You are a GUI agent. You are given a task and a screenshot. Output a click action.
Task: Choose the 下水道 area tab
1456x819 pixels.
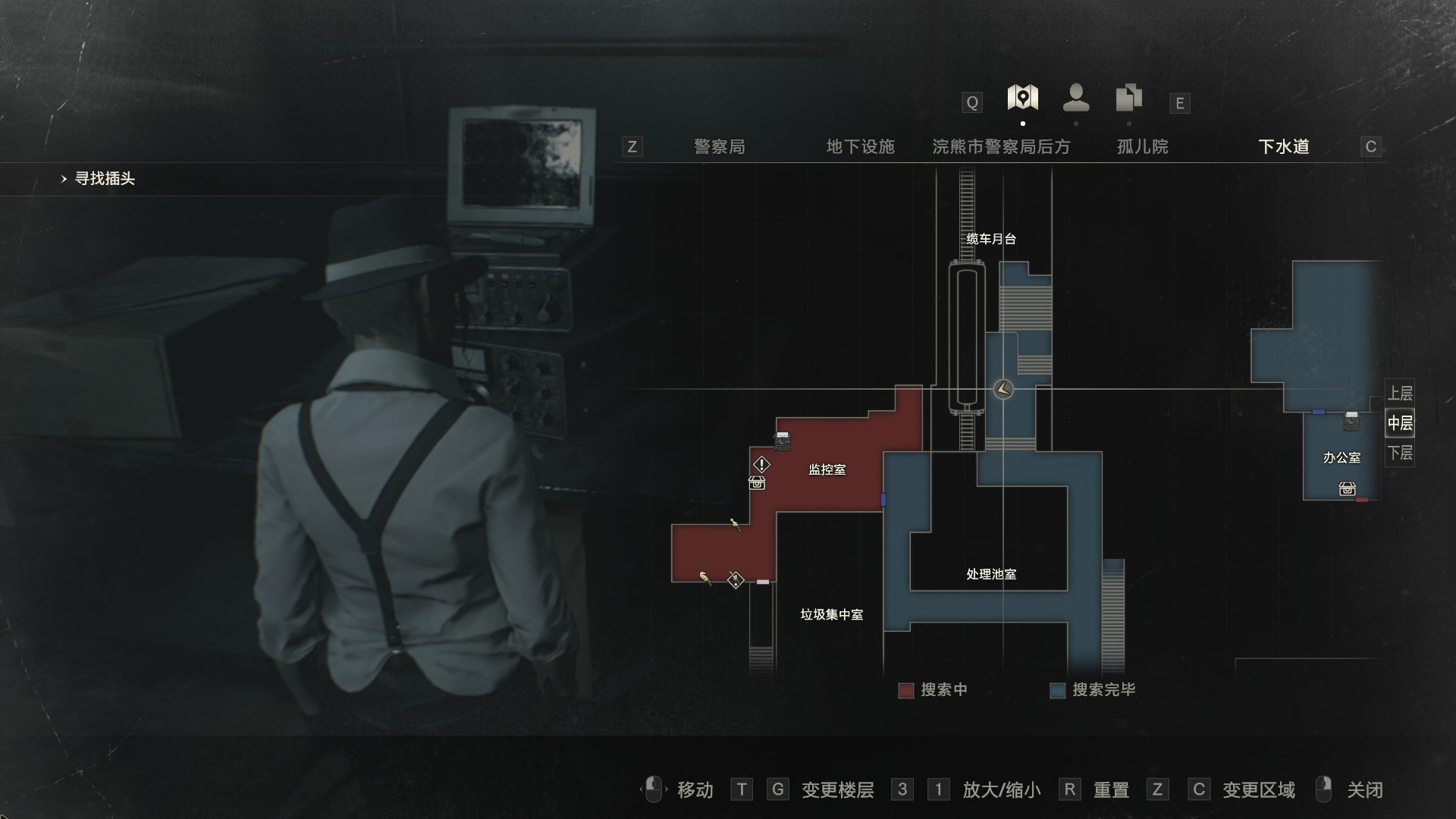[1283, 146]
